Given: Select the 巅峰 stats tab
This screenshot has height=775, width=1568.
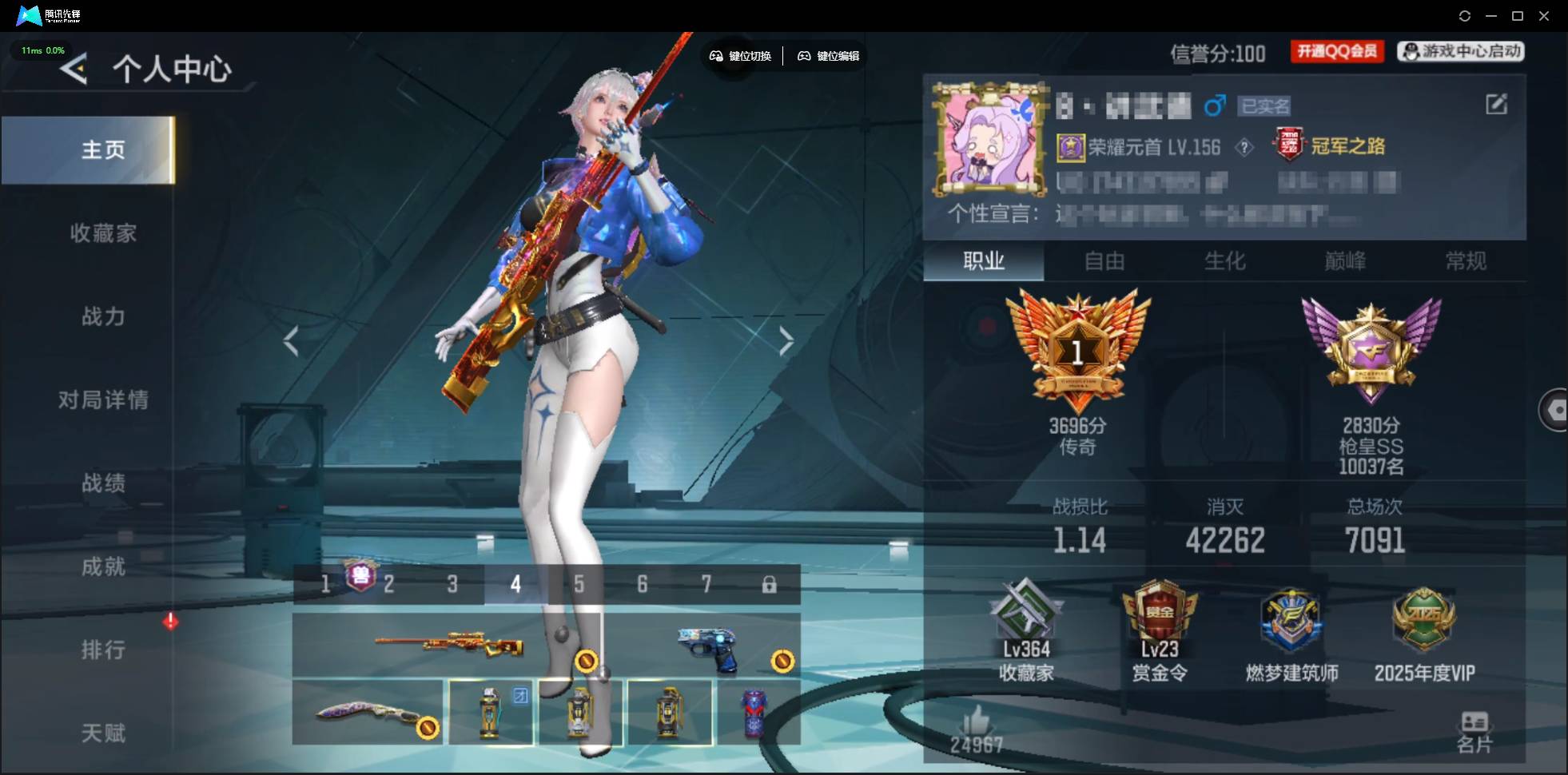Looking at the screenshot, I should click(x=1345, y=261).
